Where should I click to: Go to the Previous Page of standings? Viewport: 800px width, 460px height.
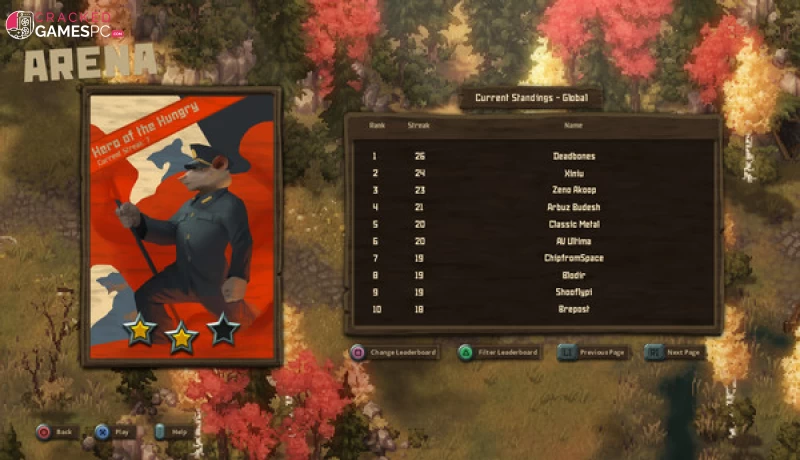click(x=594, y=353)
